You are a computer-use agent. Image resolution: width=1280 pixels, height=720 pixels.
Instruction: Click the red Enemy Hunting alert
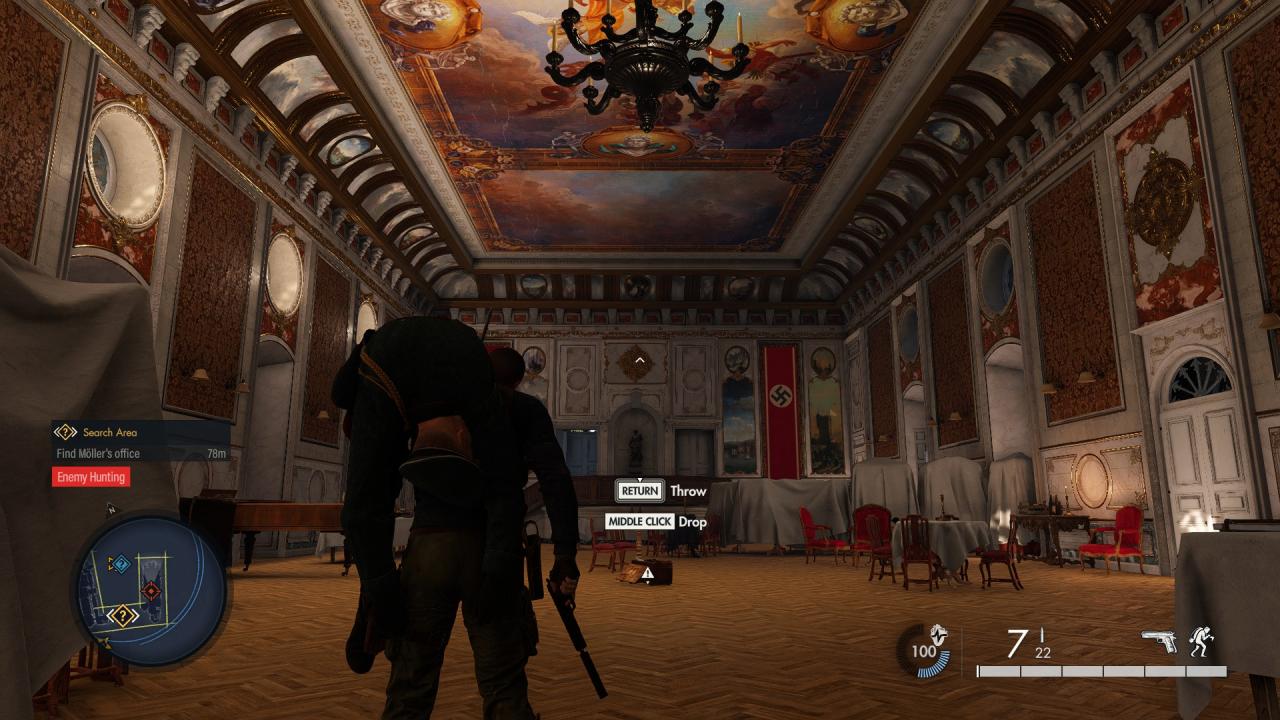[x=91, y=477]
